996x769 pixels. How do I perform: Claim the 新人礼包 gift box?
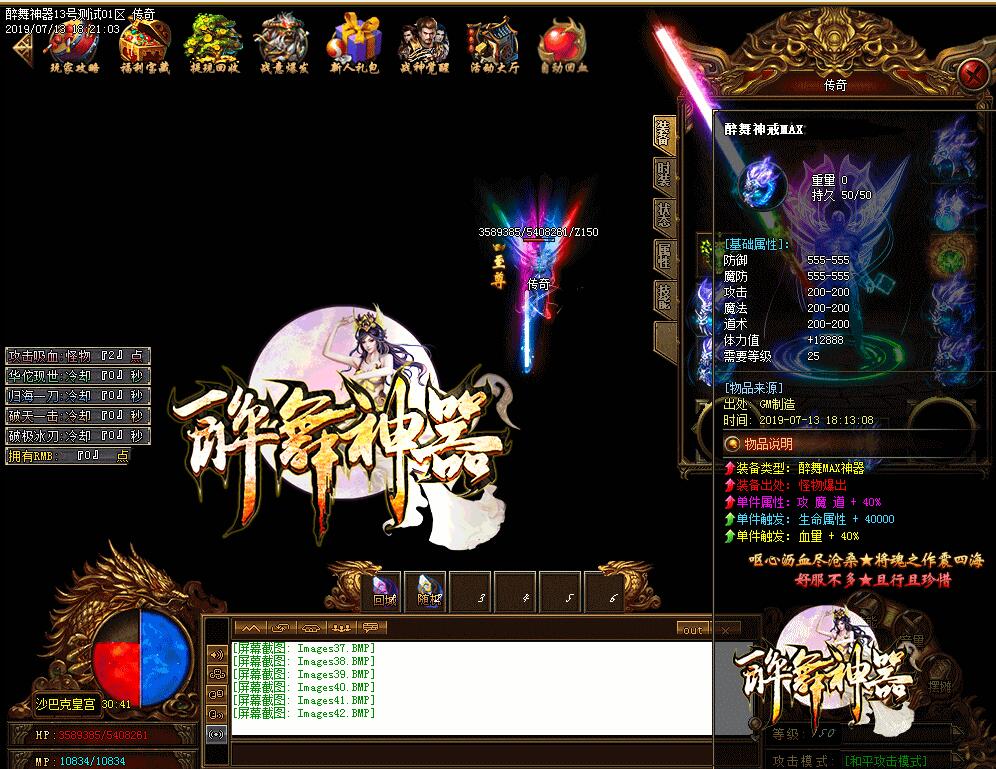[x=357, y=46]
